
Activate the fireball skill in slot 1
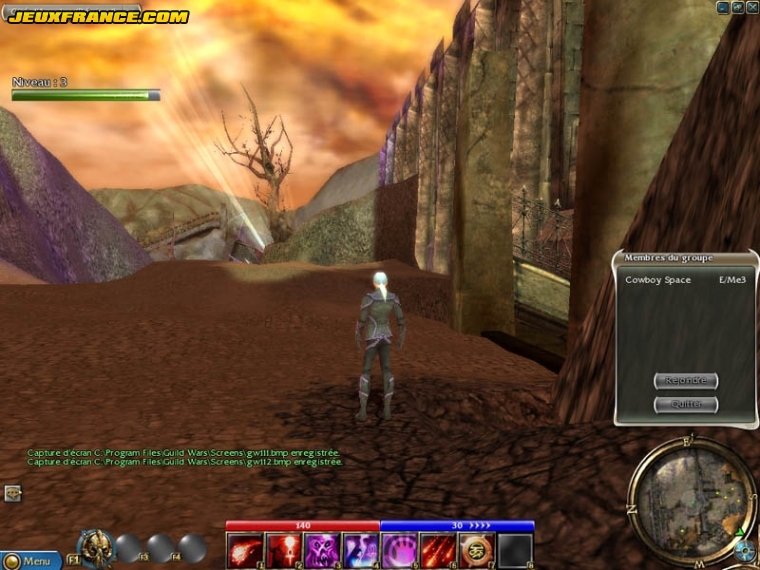point(244,550)
